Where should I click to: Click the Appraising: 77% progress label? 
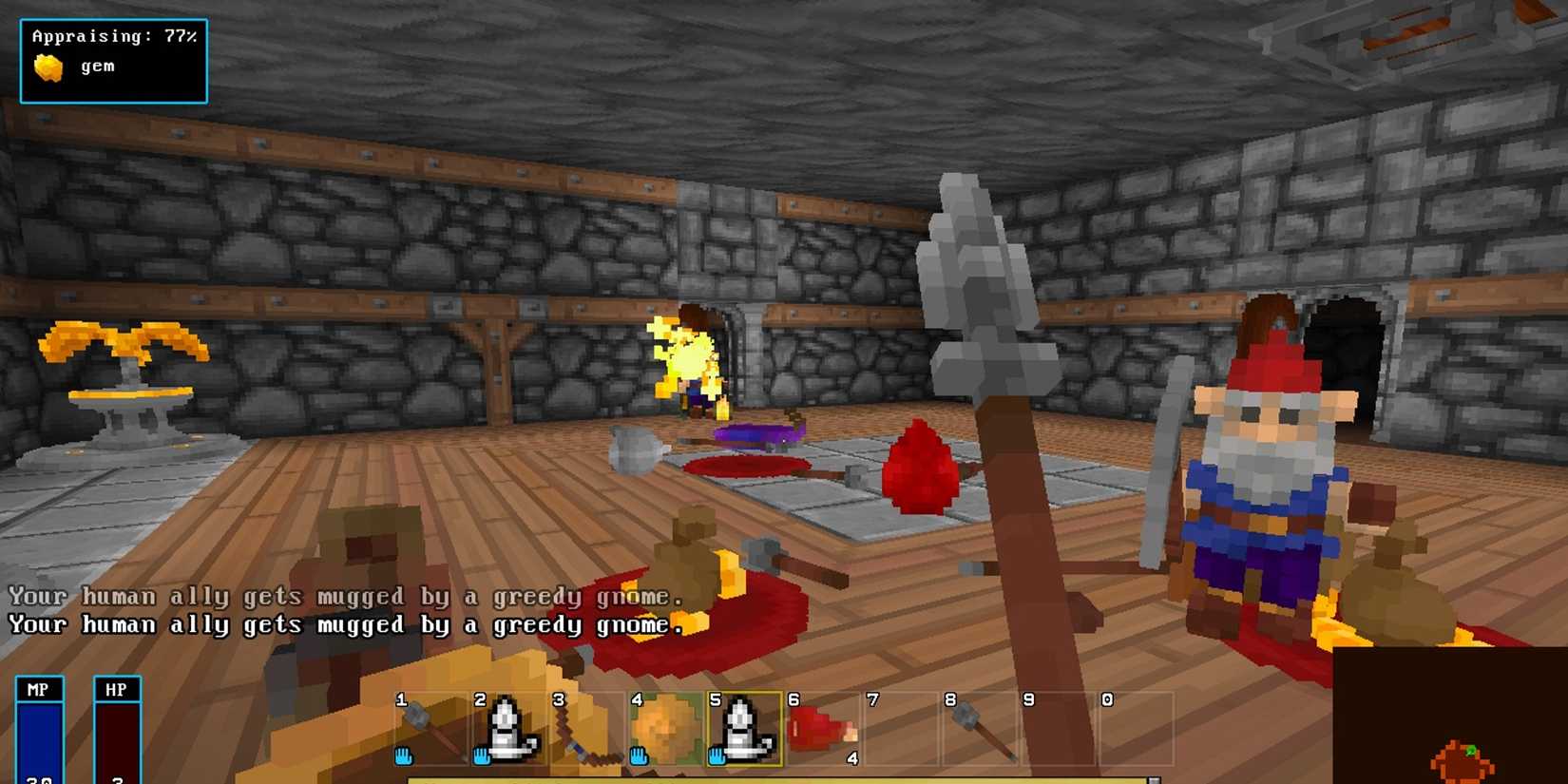point(114,36)
